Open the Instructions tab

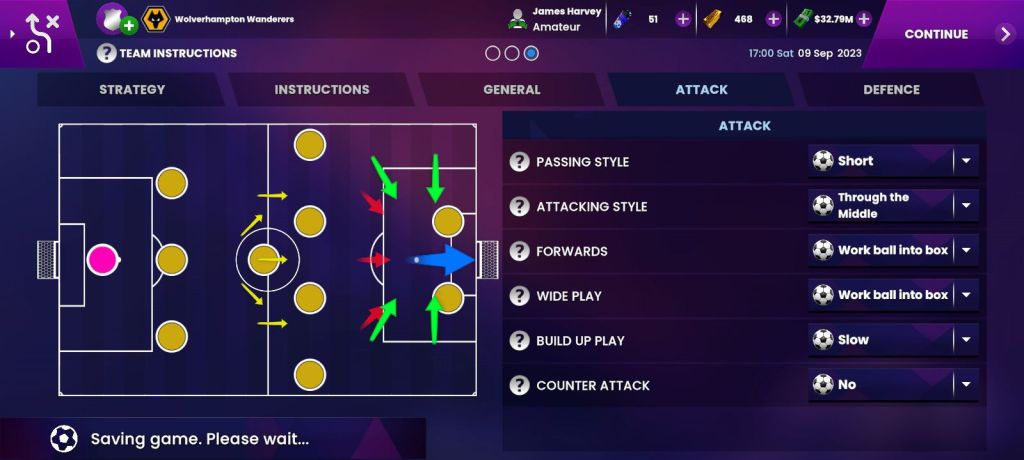coord(322,89)
